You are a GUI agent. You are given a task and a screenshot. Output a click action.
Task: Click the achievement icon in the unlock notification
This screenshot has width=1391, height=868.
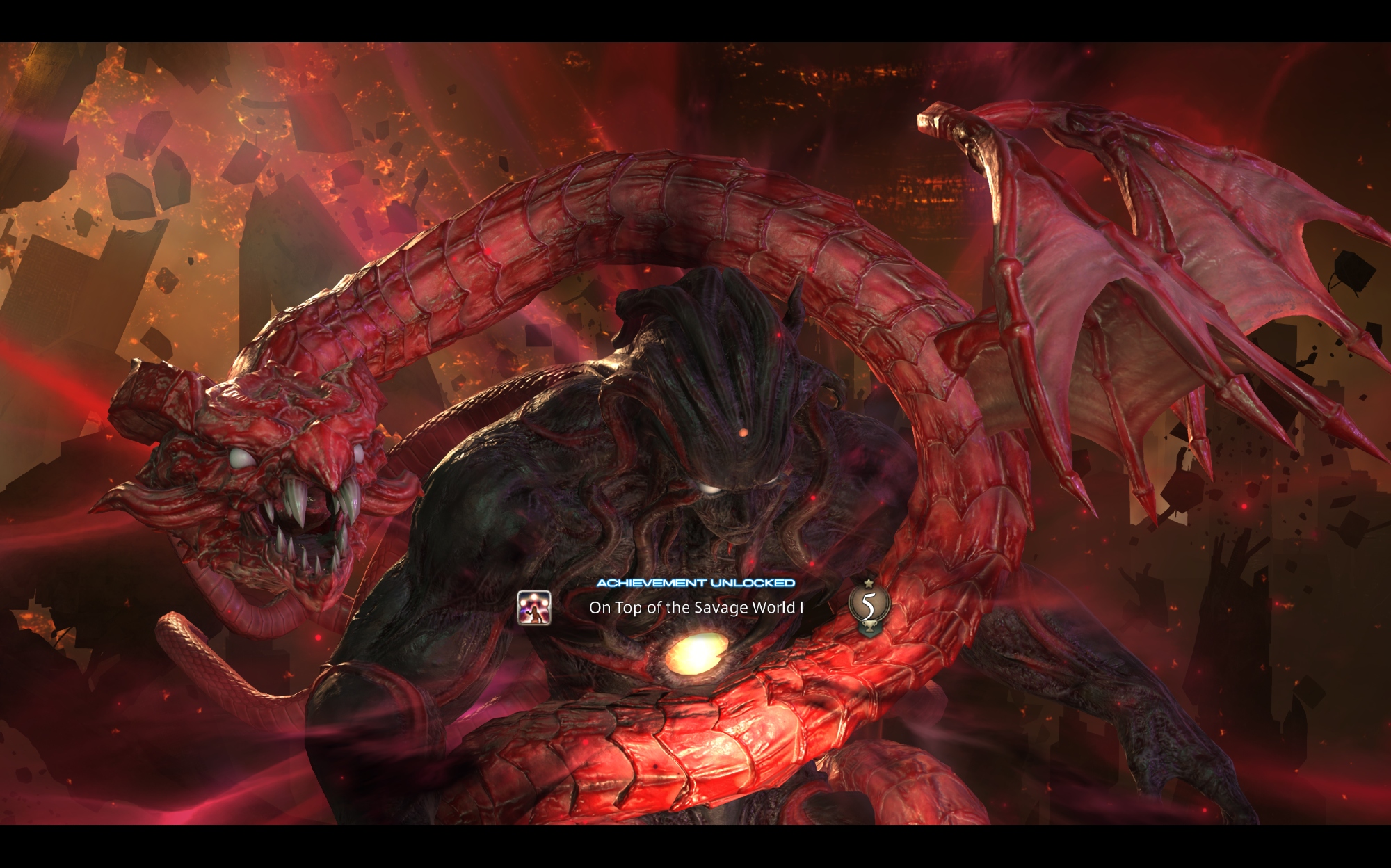click(x=534, y=608)
